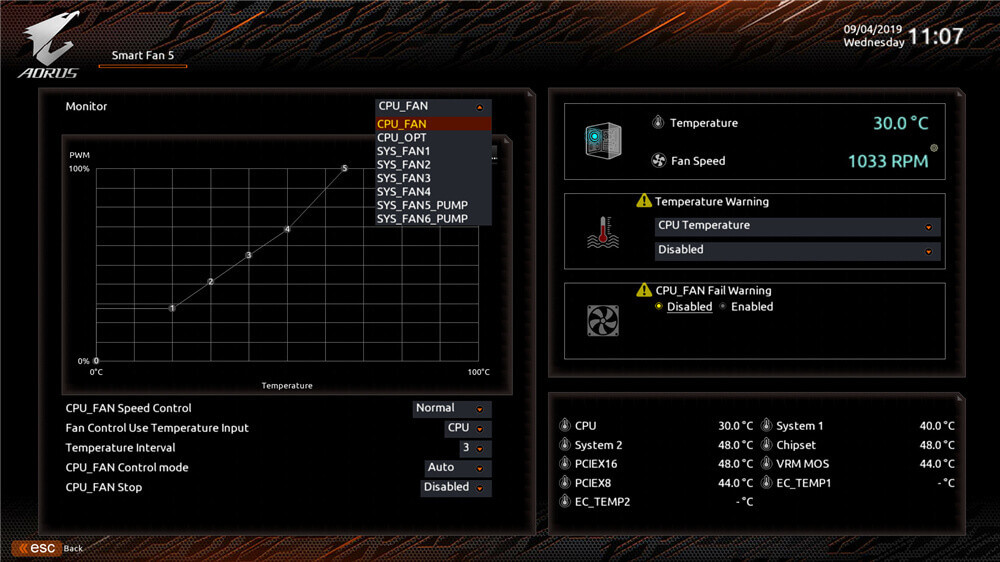Select fan curve point 1 on graph

[172, 308]
